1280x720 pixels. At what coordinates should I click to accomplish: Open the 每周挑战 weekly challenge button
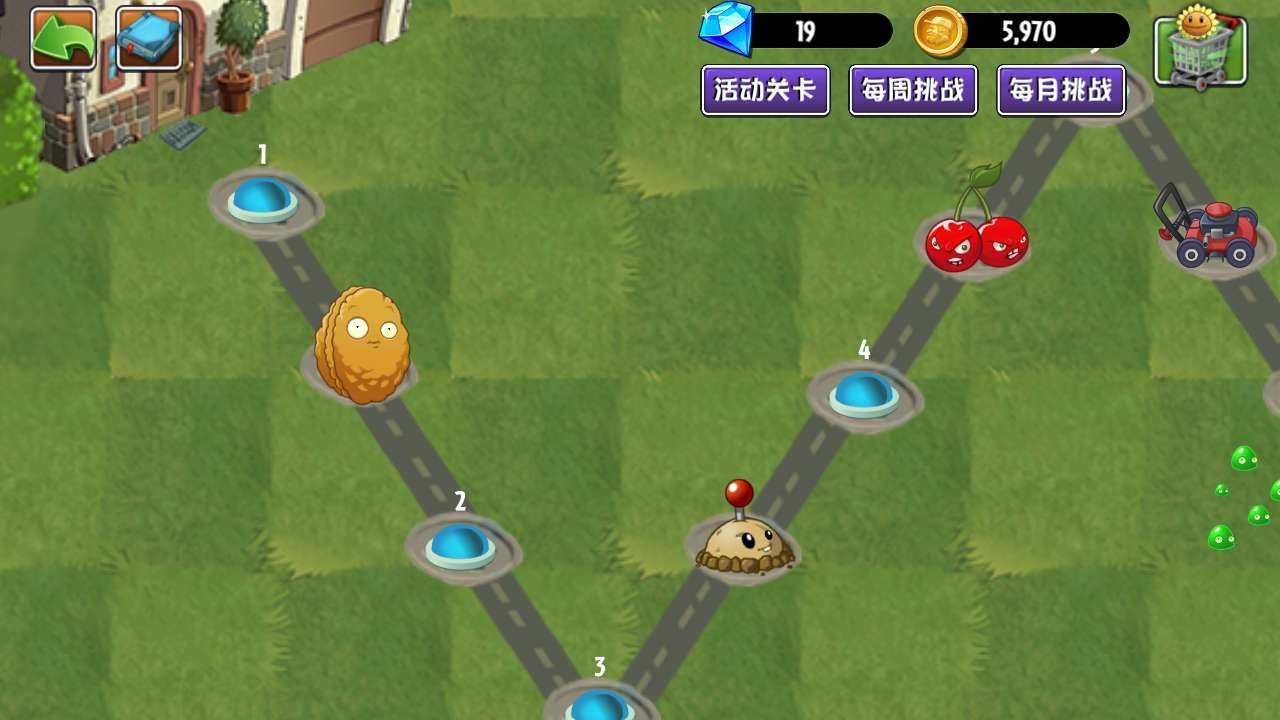[x=913, y=90]
